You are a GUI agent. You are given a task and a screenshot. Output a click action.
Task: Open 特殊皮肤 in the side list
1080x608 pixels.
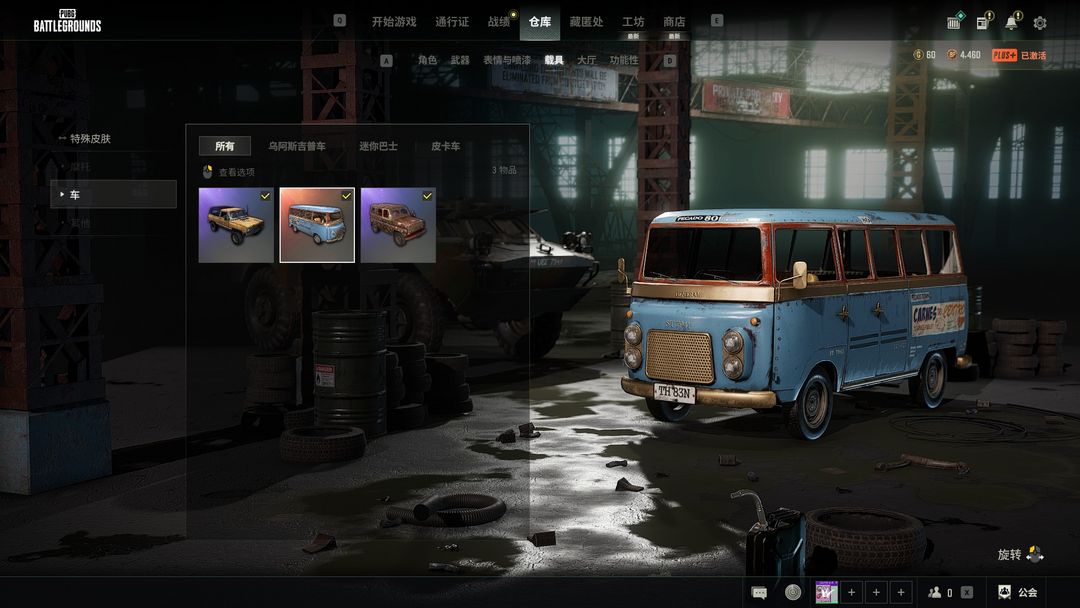[90, 138]
